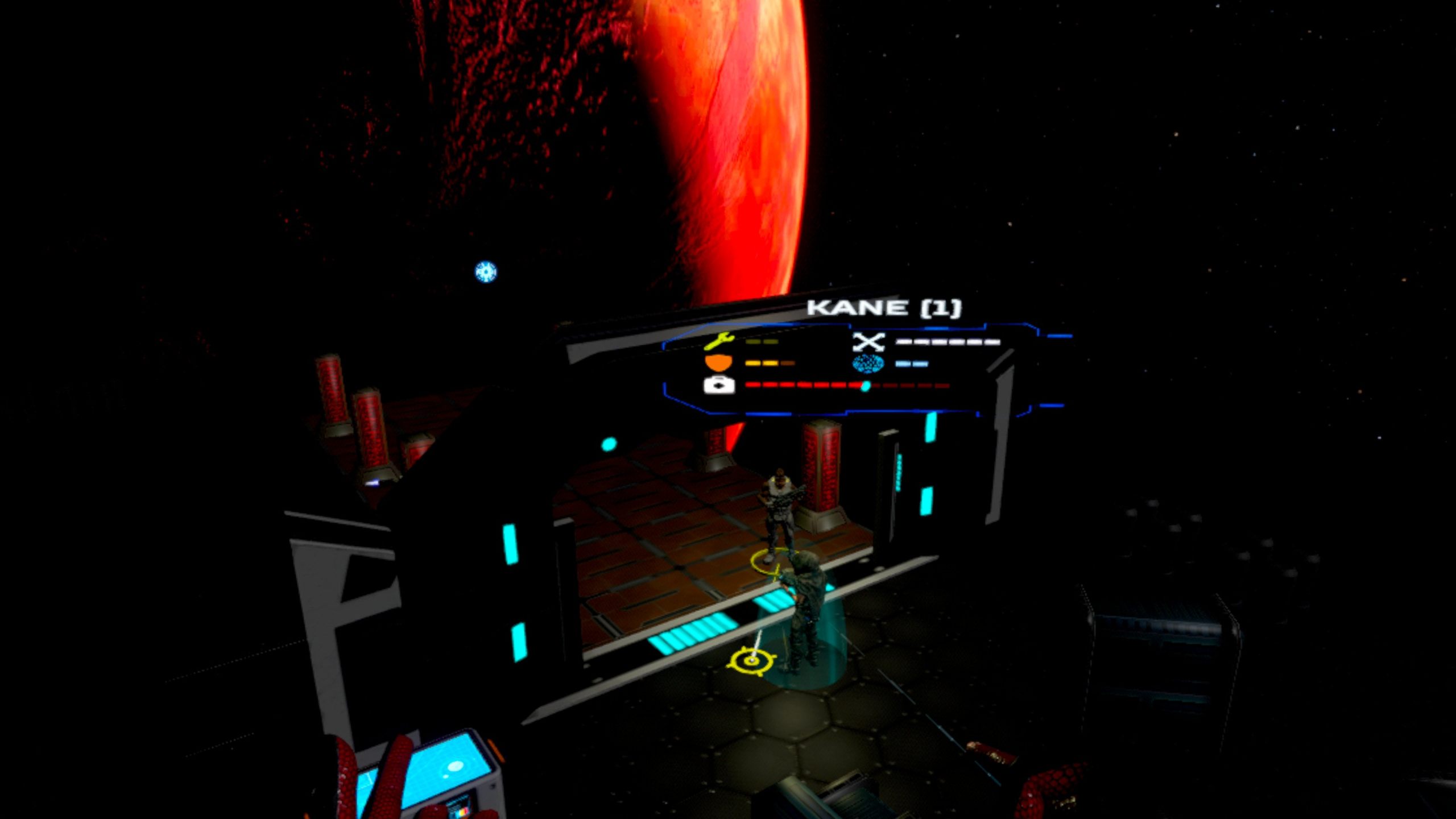
Task: Select the yellow crosshair move marker
Action: (752, 660)
